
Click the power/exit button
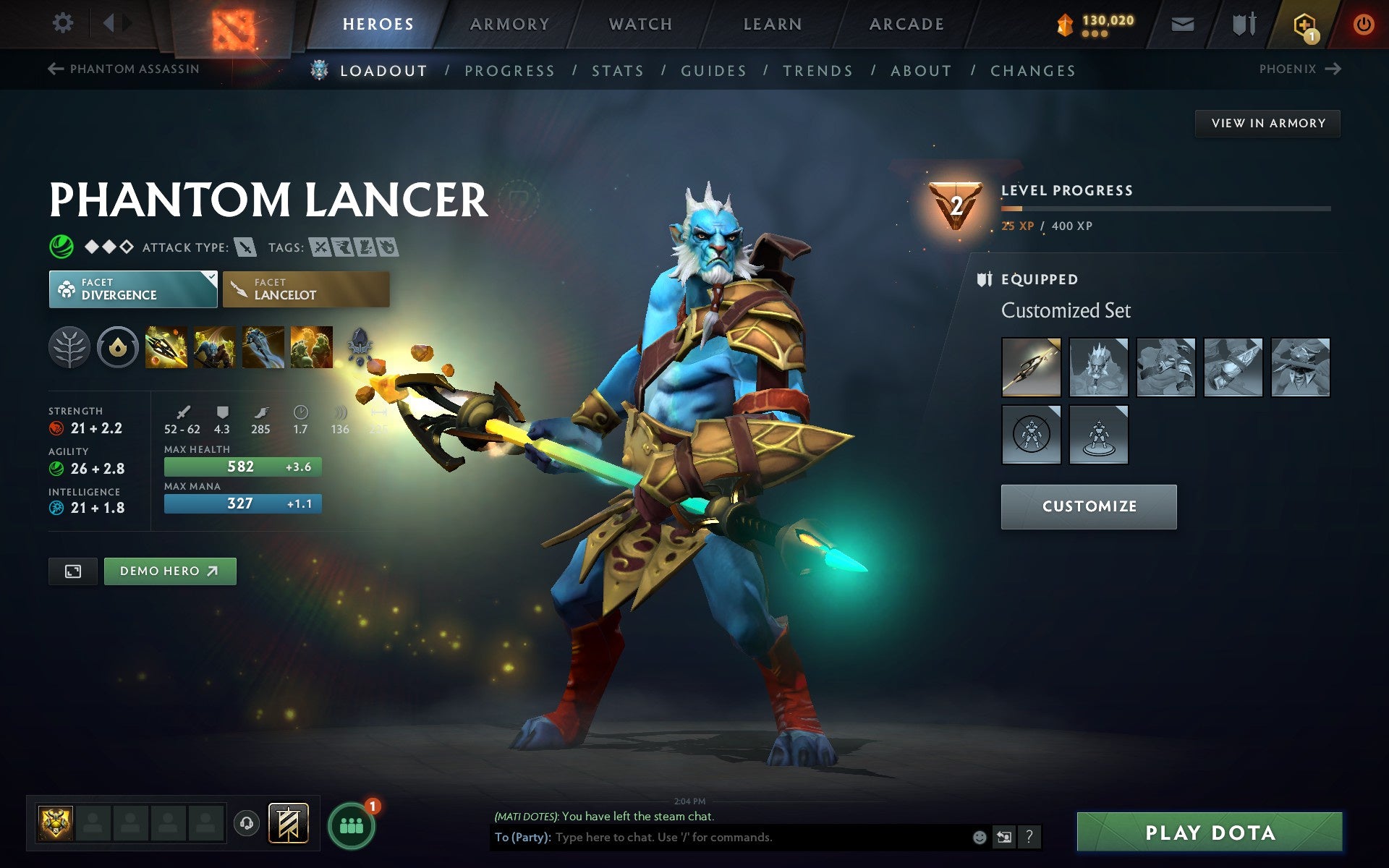[1363, 22]
